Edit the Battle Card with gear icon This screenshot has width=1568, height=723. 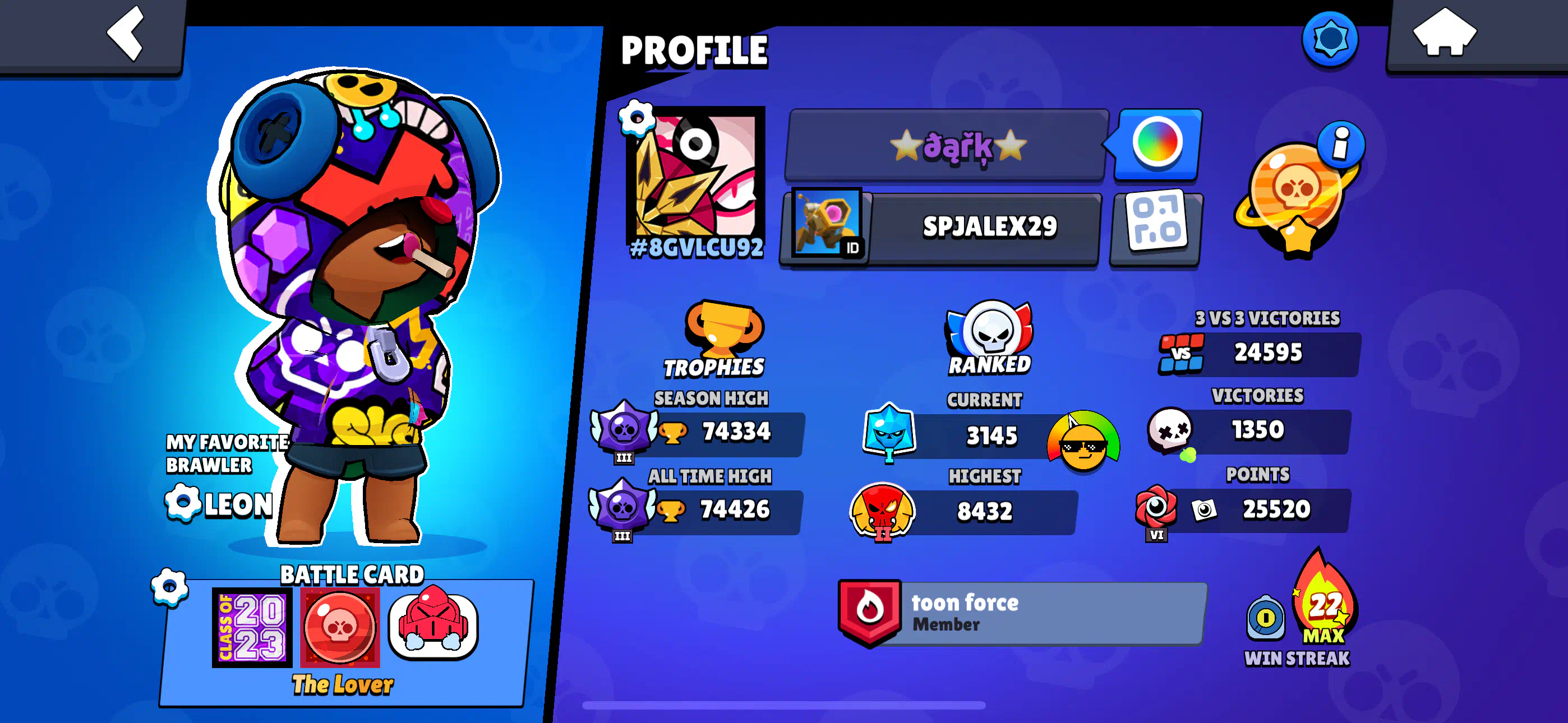(169, 587)
